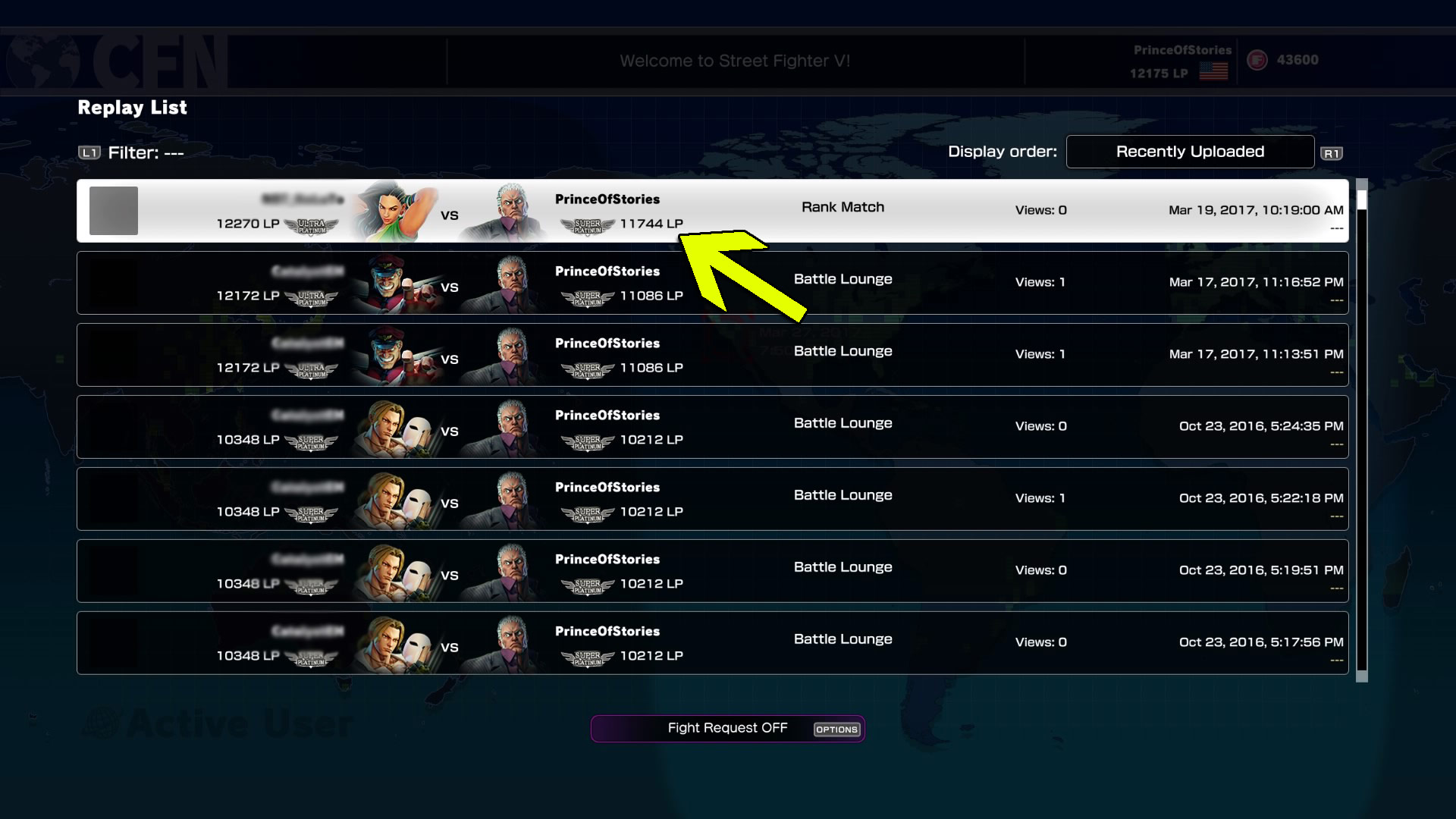Viewport: 1456px width, 819px height.
Task: Select the Replay List heading
Action: pos(132,108)
